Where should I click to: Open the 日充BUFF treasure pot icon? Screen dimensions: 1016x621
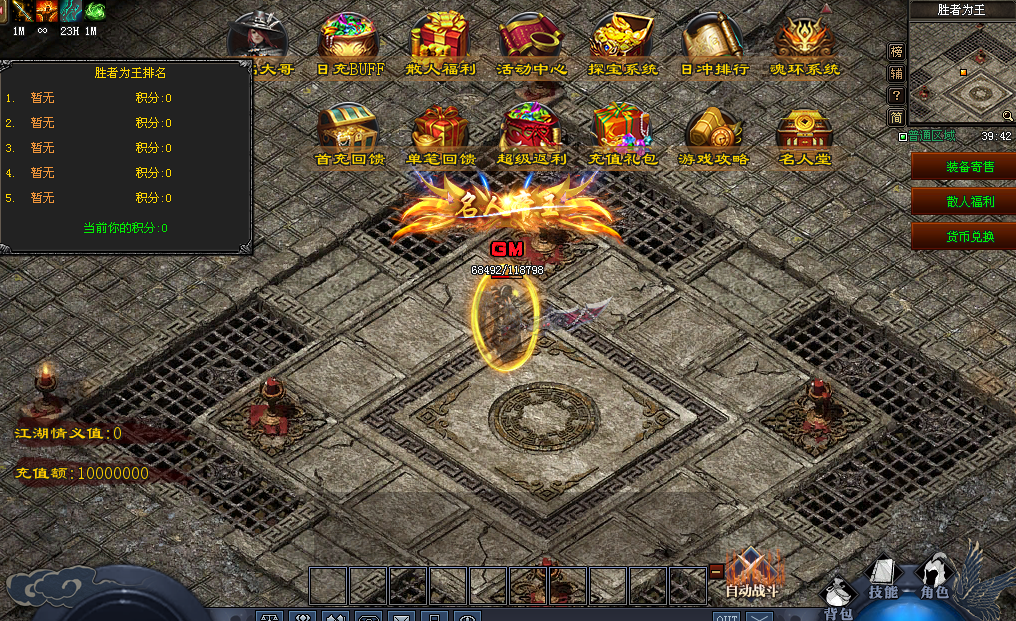click(349, 40)
